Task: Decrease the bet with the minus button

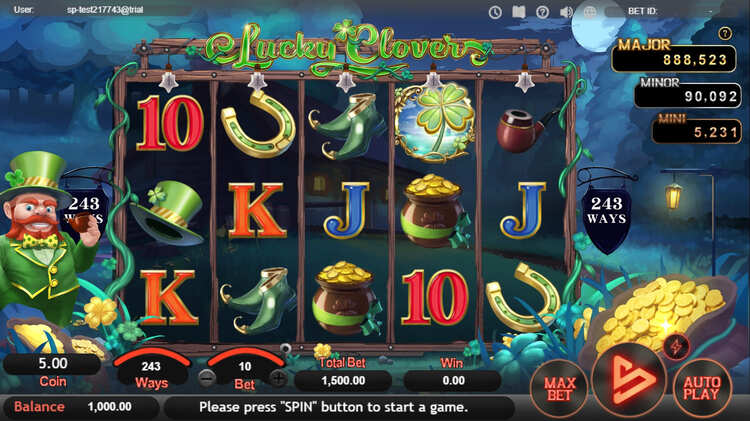Action: tap(207, 379)
